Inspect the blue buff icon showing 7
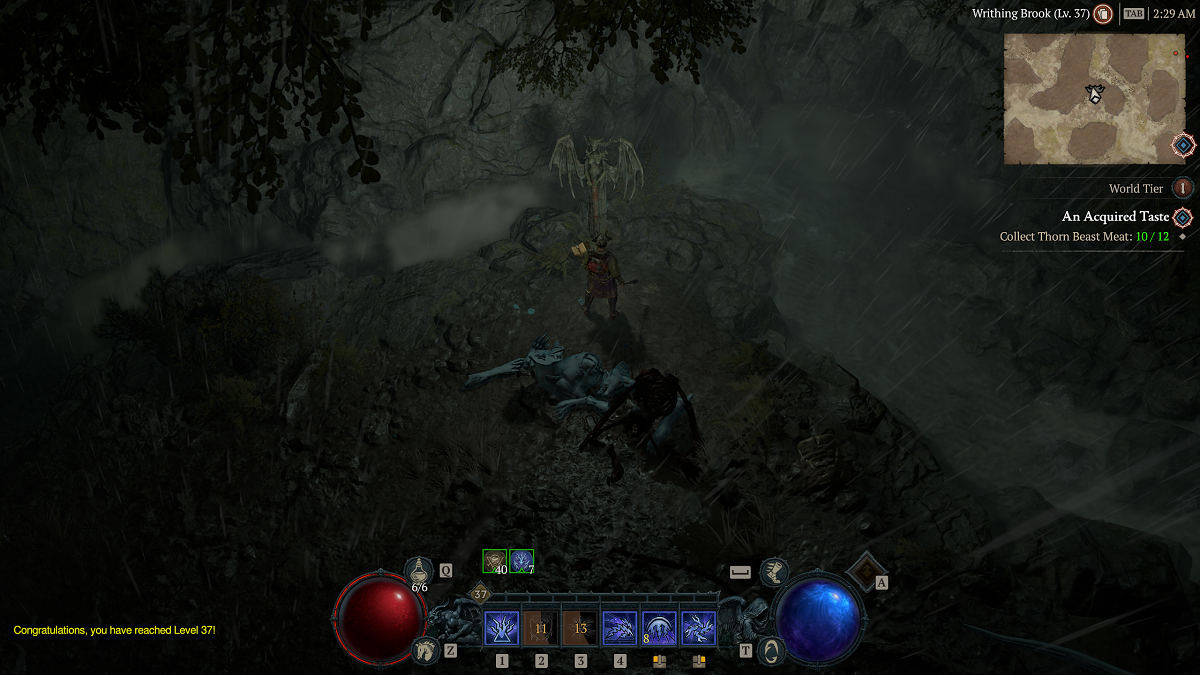 pyautogui.click(x=521, y=561)
